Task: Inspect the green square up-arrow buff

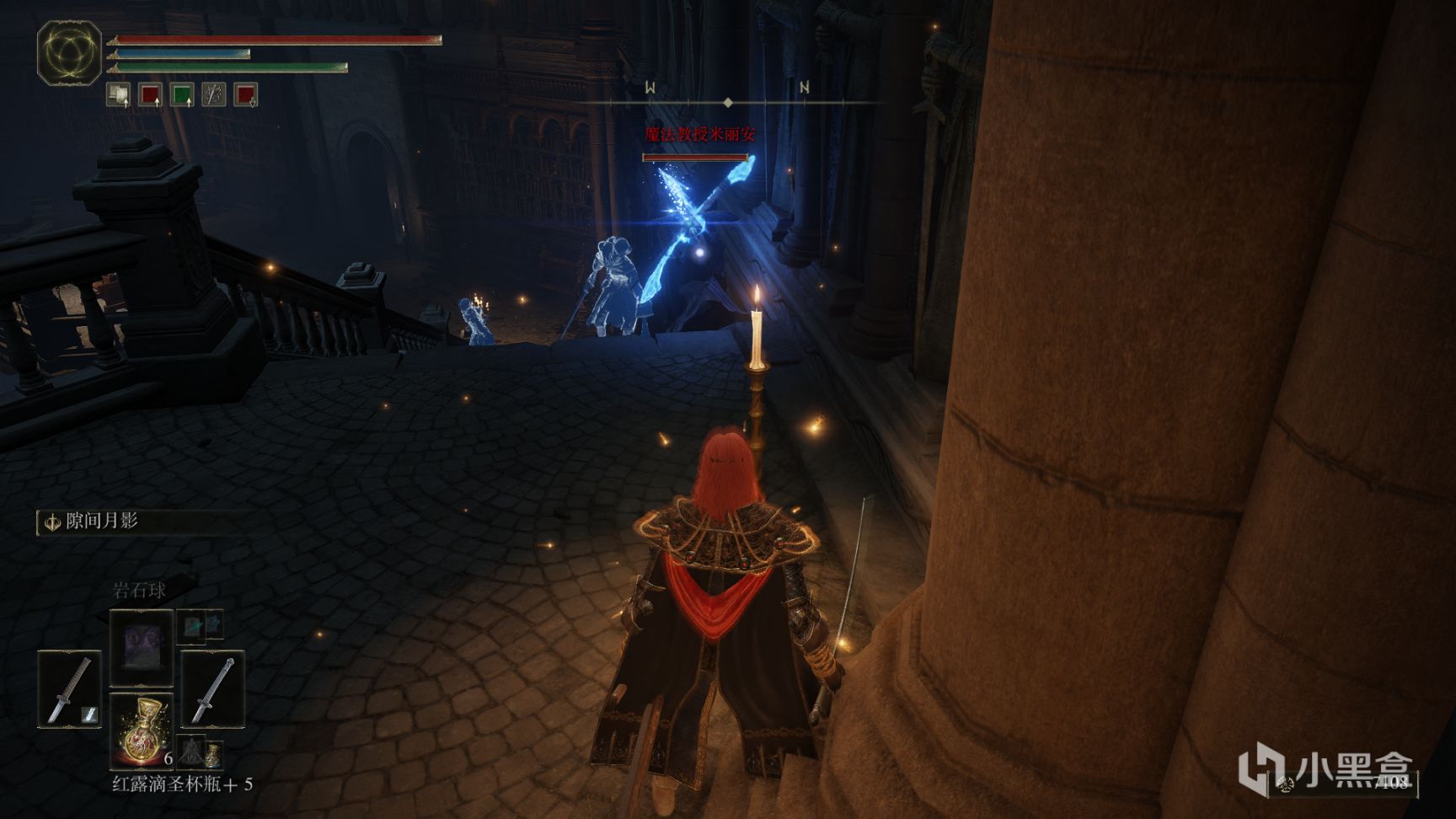Action: [182, 94]
